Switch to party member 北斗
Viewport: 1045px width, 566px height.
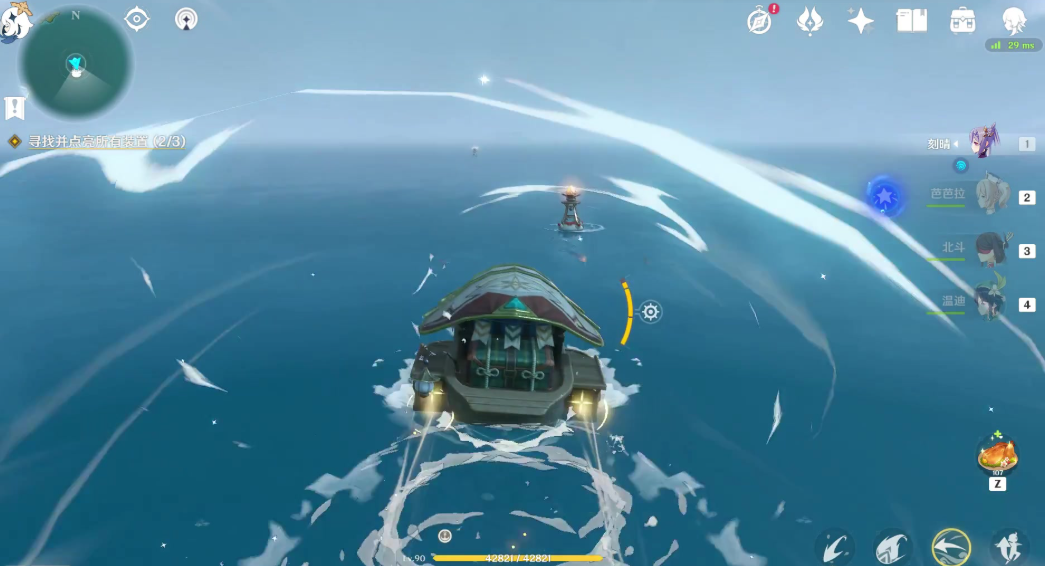coord(988,250)
